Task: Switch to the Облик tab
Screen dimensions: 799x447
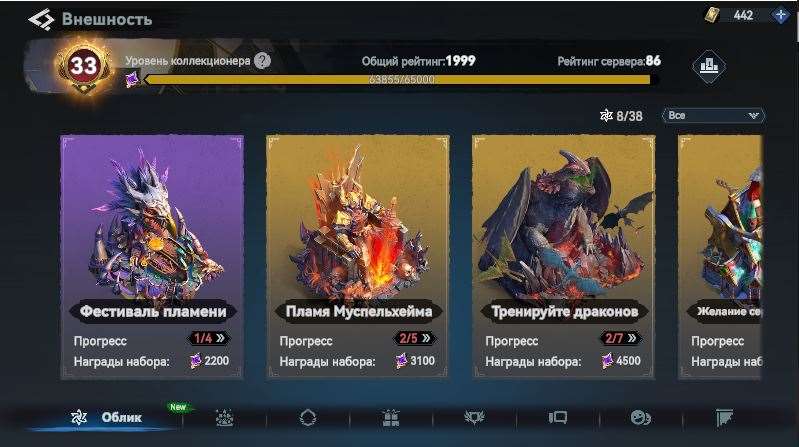Action: click(x=107, y=417)
